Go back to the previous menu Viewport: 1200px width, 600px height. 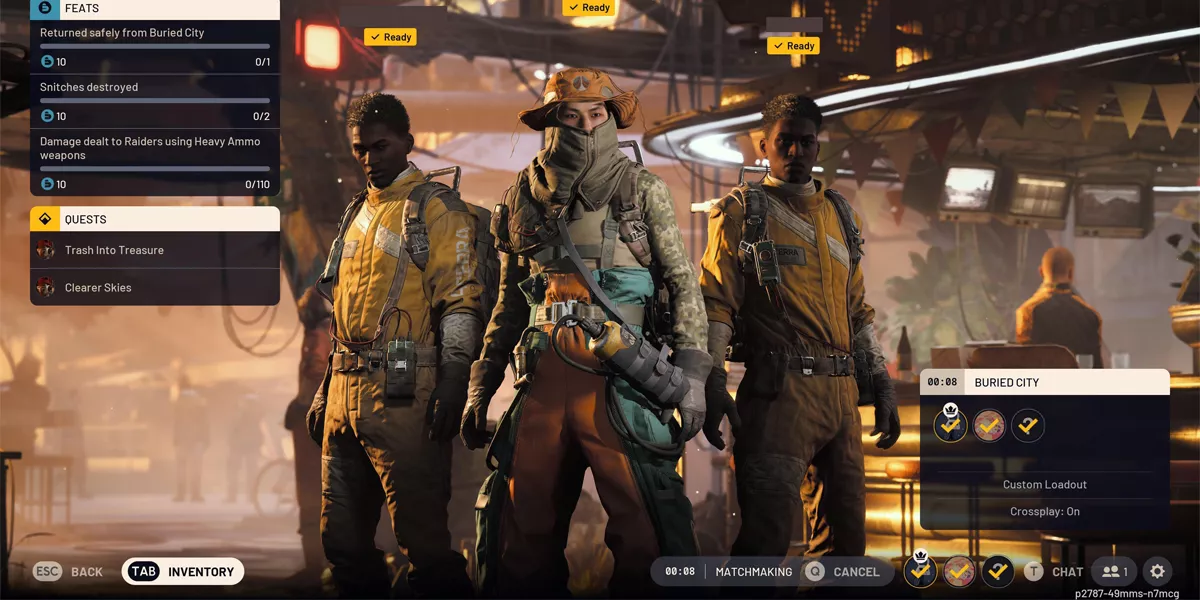point(69,572)
